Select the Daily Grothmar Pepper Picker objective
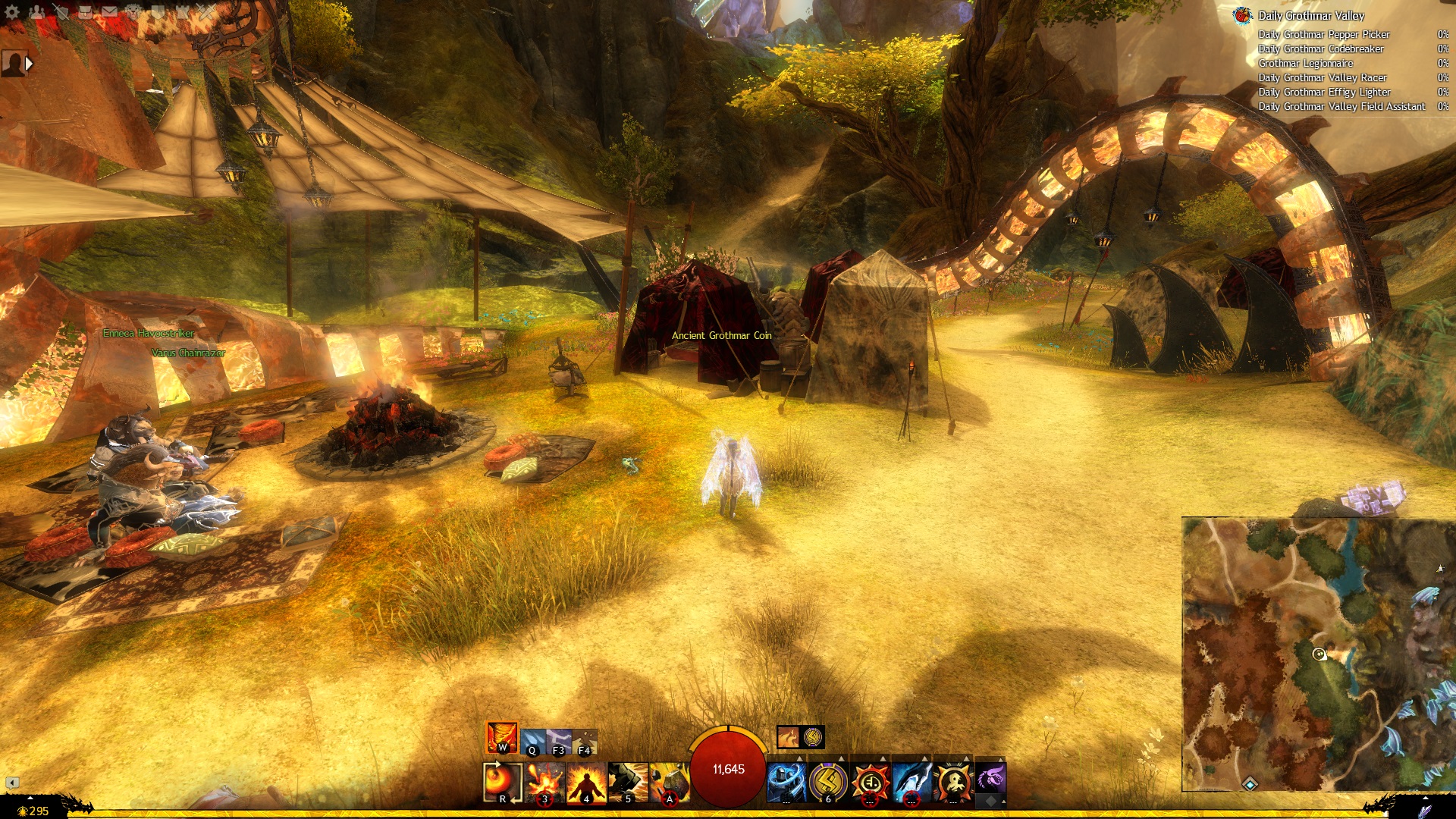Viewport: 1456px width, 819px height. [x=1323, y=34]
